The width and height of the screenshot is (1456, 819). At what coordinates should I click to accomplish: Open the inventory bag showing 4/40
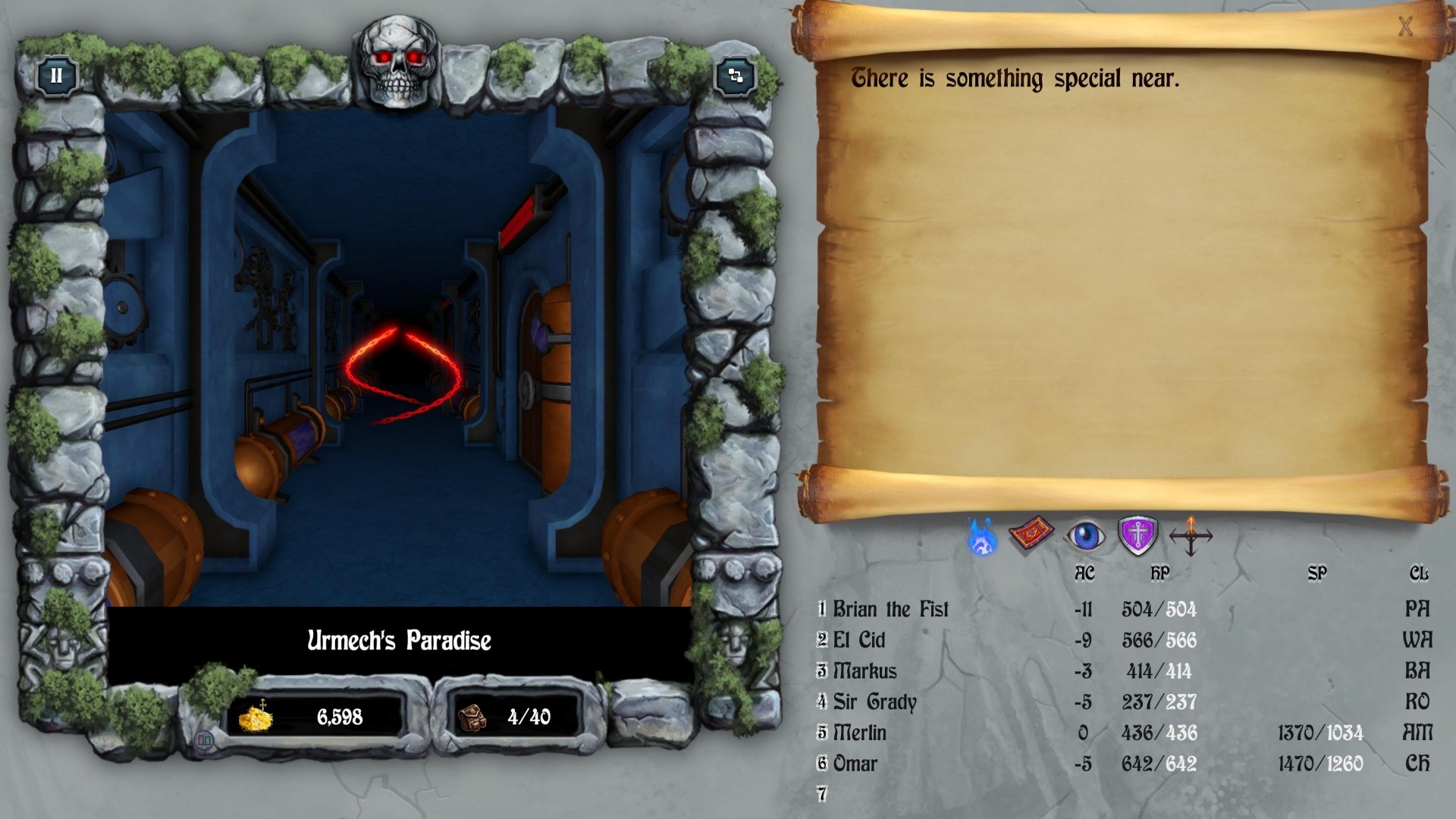(472, 717)
